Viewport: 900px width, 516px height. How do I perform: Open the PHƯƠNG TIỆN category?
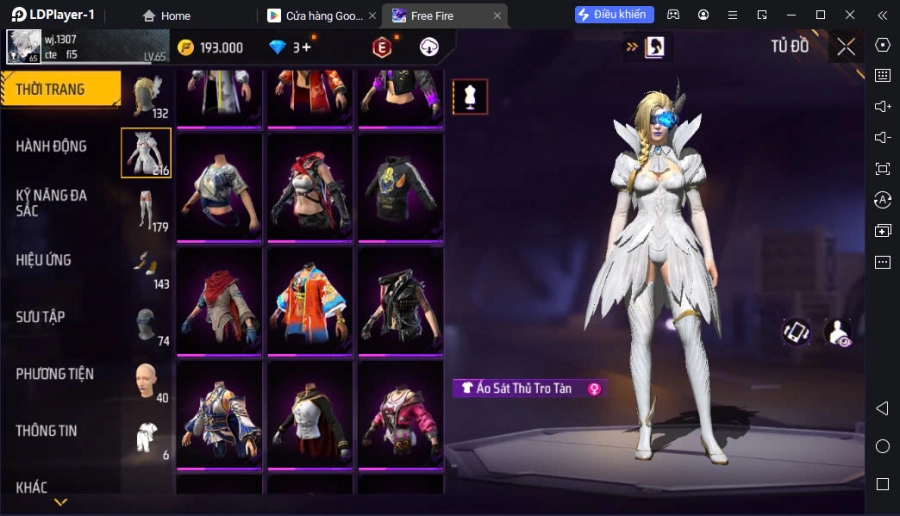(55, 374)
